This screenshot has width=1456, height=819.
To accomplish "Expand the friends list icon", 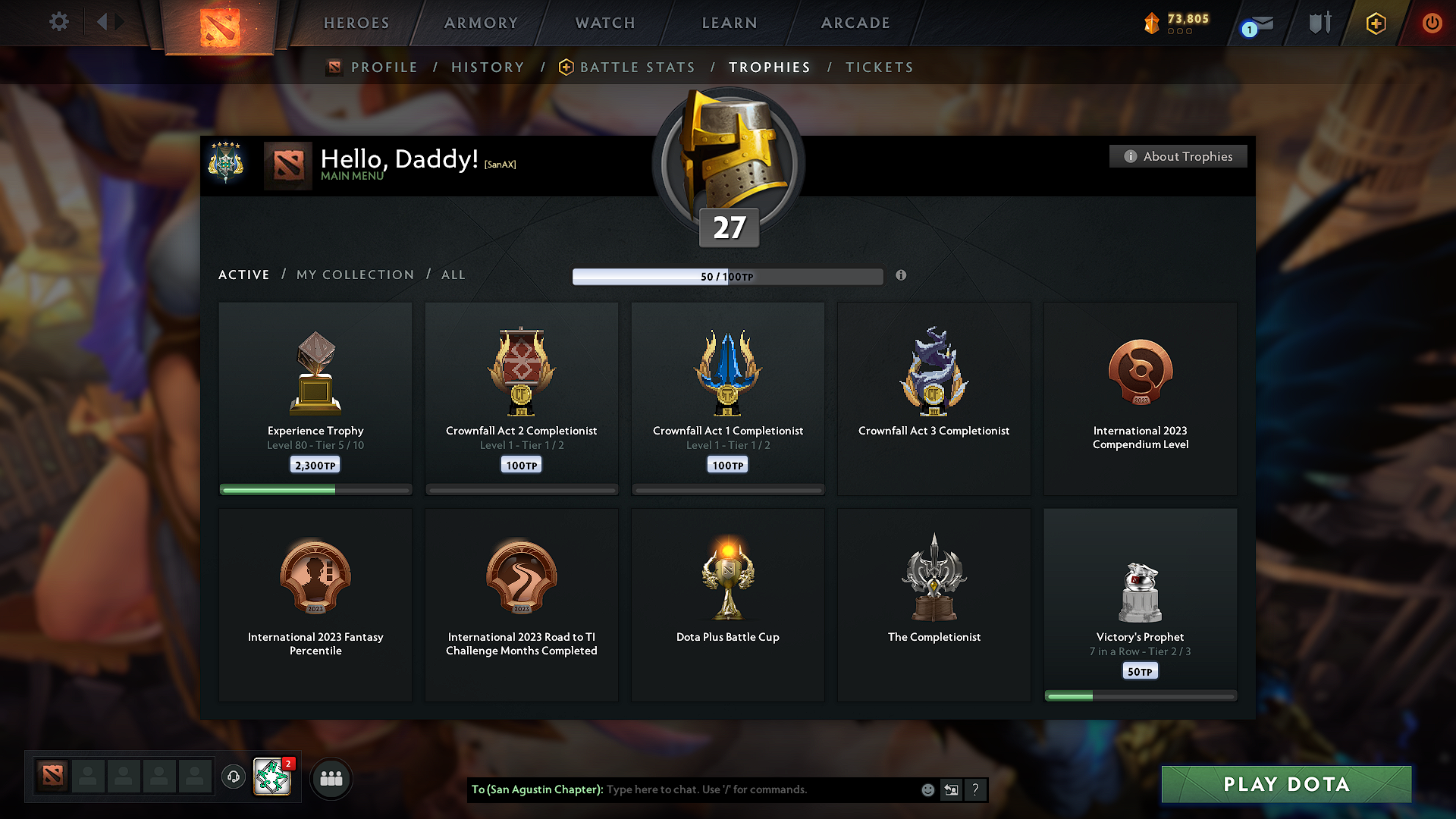I will click(x=331, y=778).
